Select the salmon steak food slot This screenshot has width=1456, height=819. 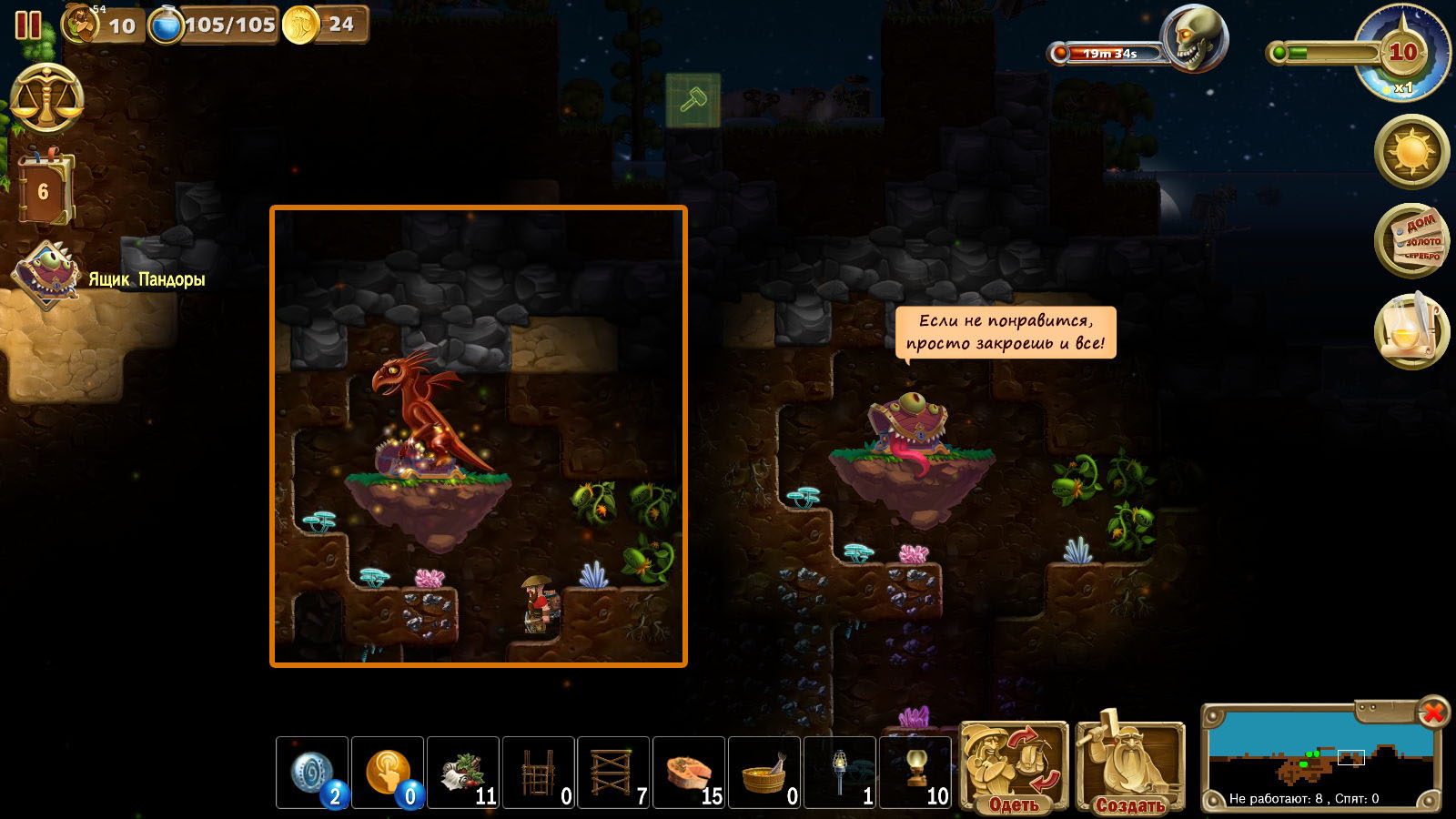690,773
